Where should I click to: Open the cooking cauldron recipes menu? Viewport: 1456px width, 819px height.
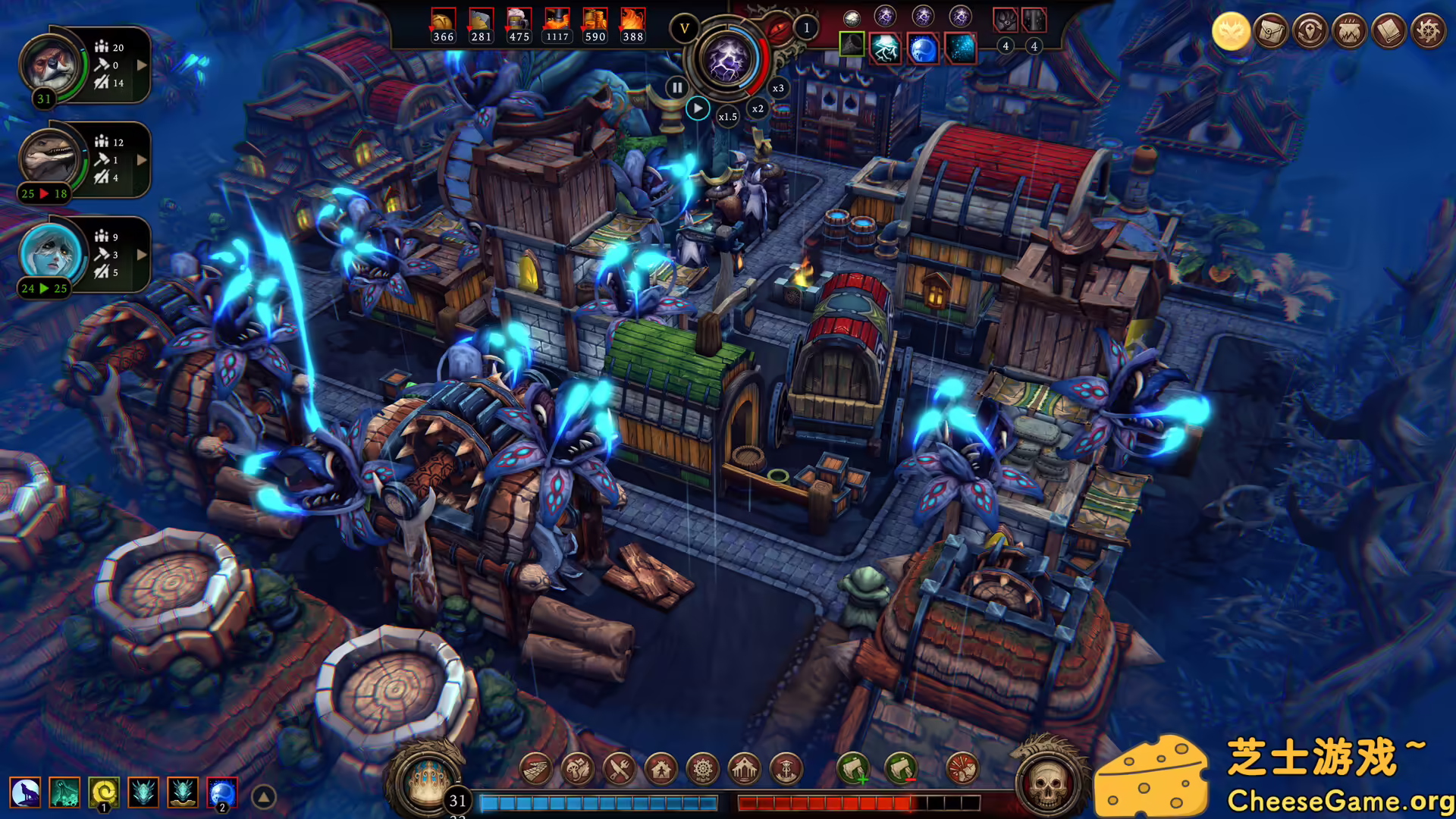[x=1349, y=32]
